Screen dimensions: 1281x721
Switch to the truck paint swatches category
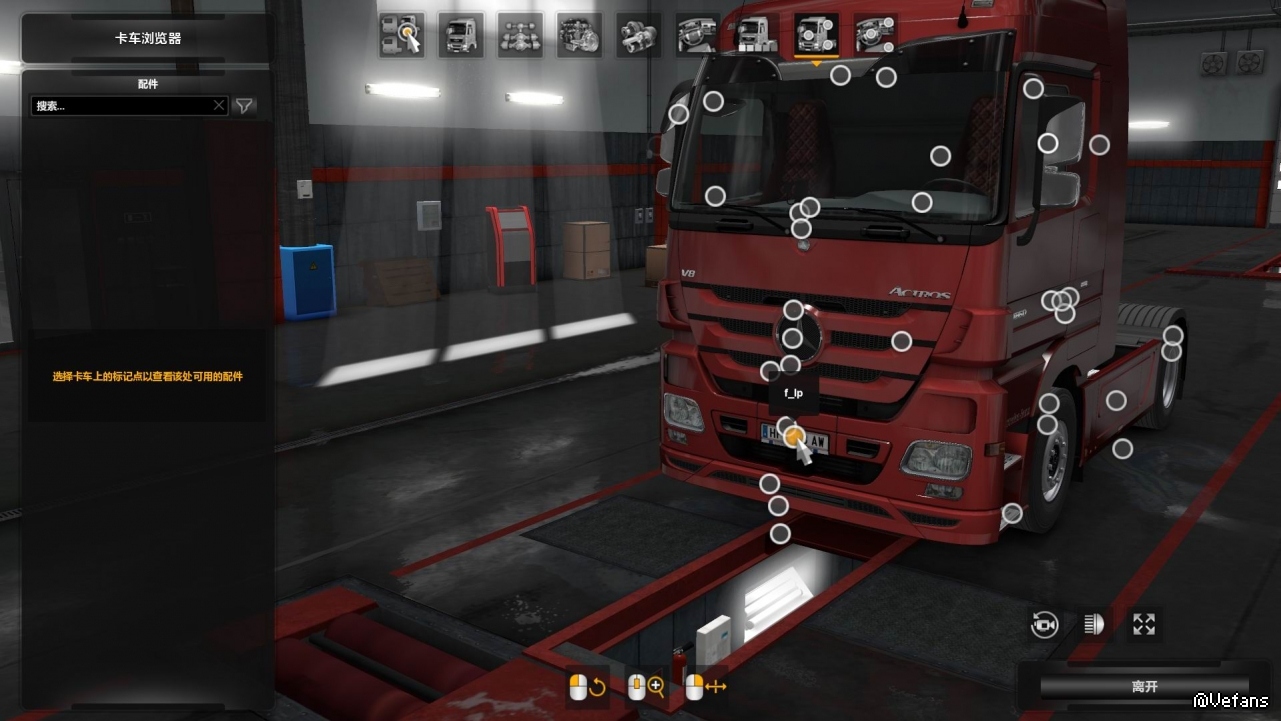[x=756, y=35]
